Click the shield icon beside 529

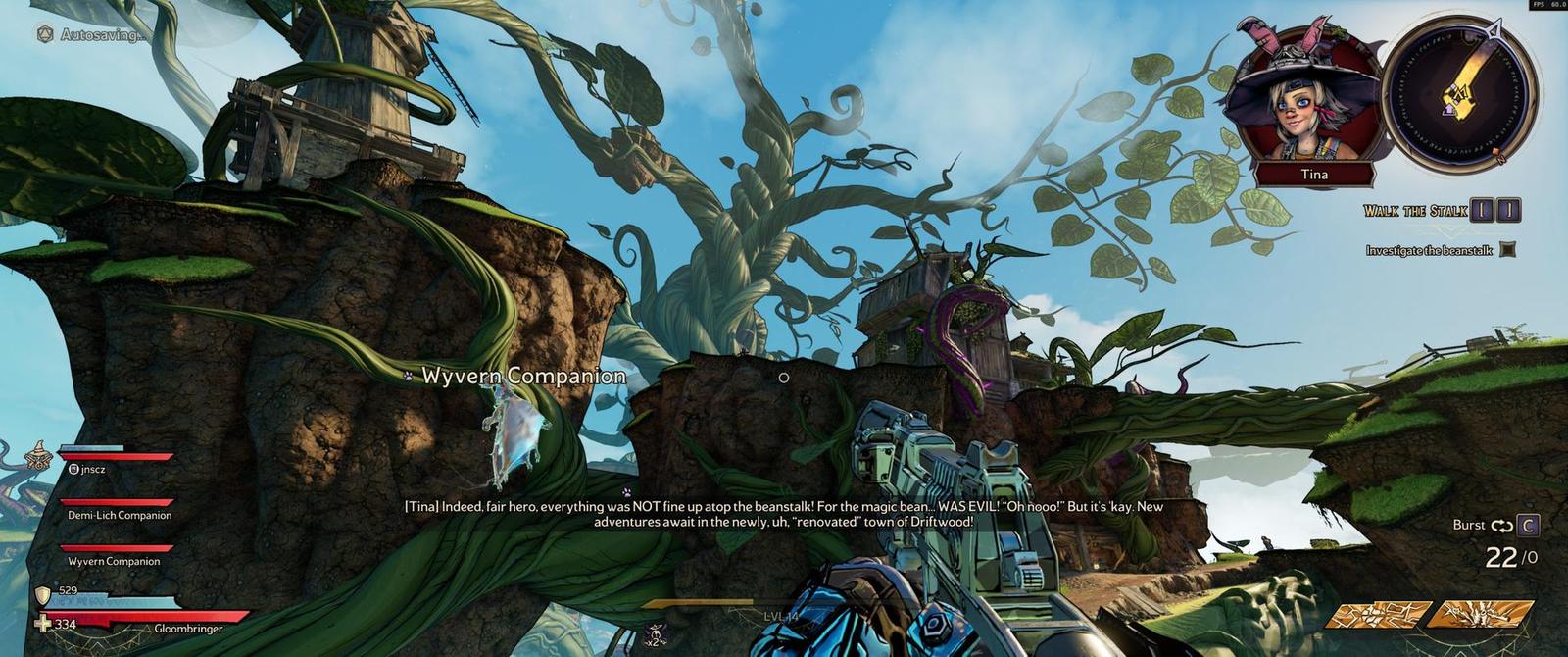[x=42, y=595]
